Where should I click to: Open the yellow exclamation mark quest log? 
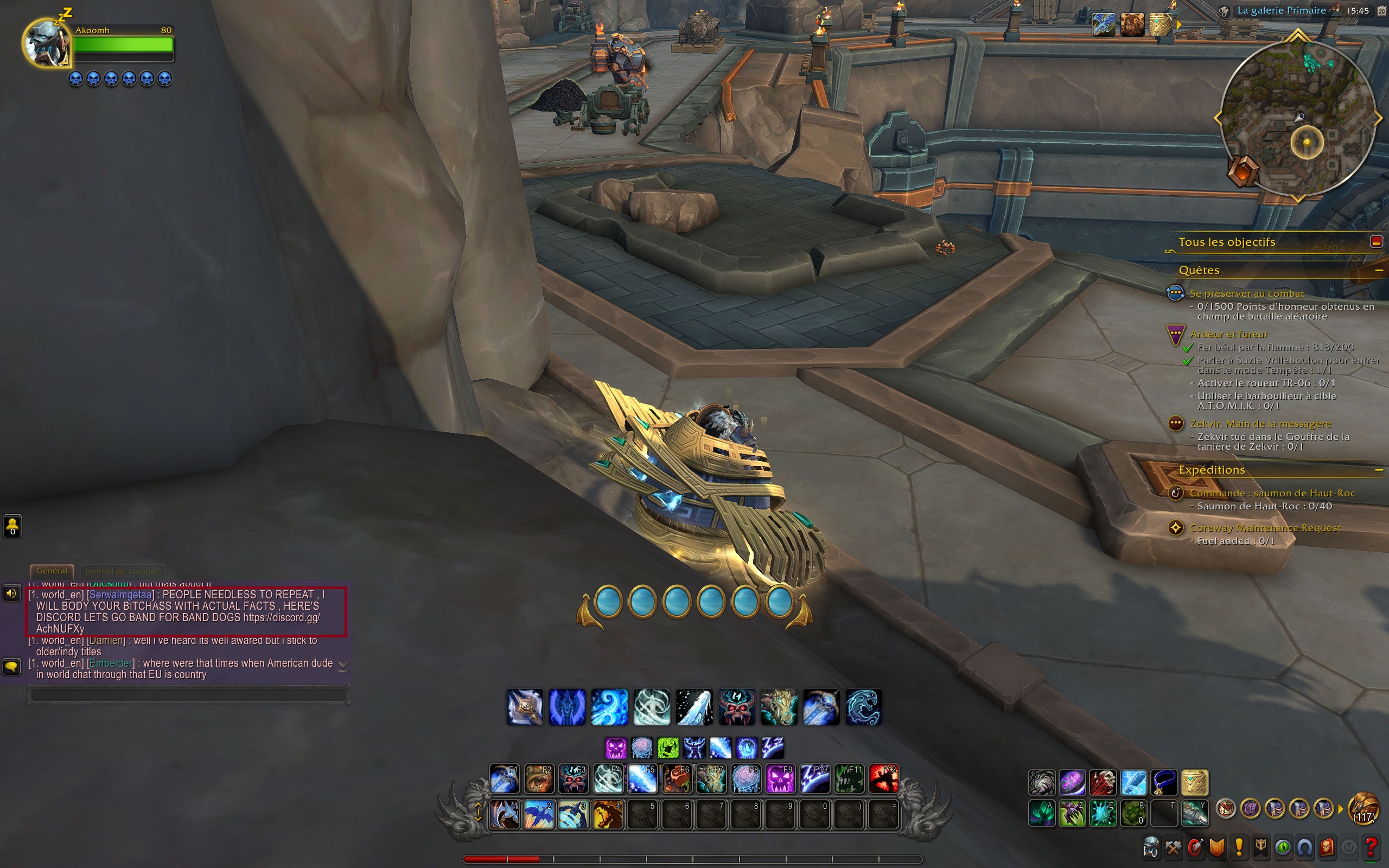[1239, 847]
